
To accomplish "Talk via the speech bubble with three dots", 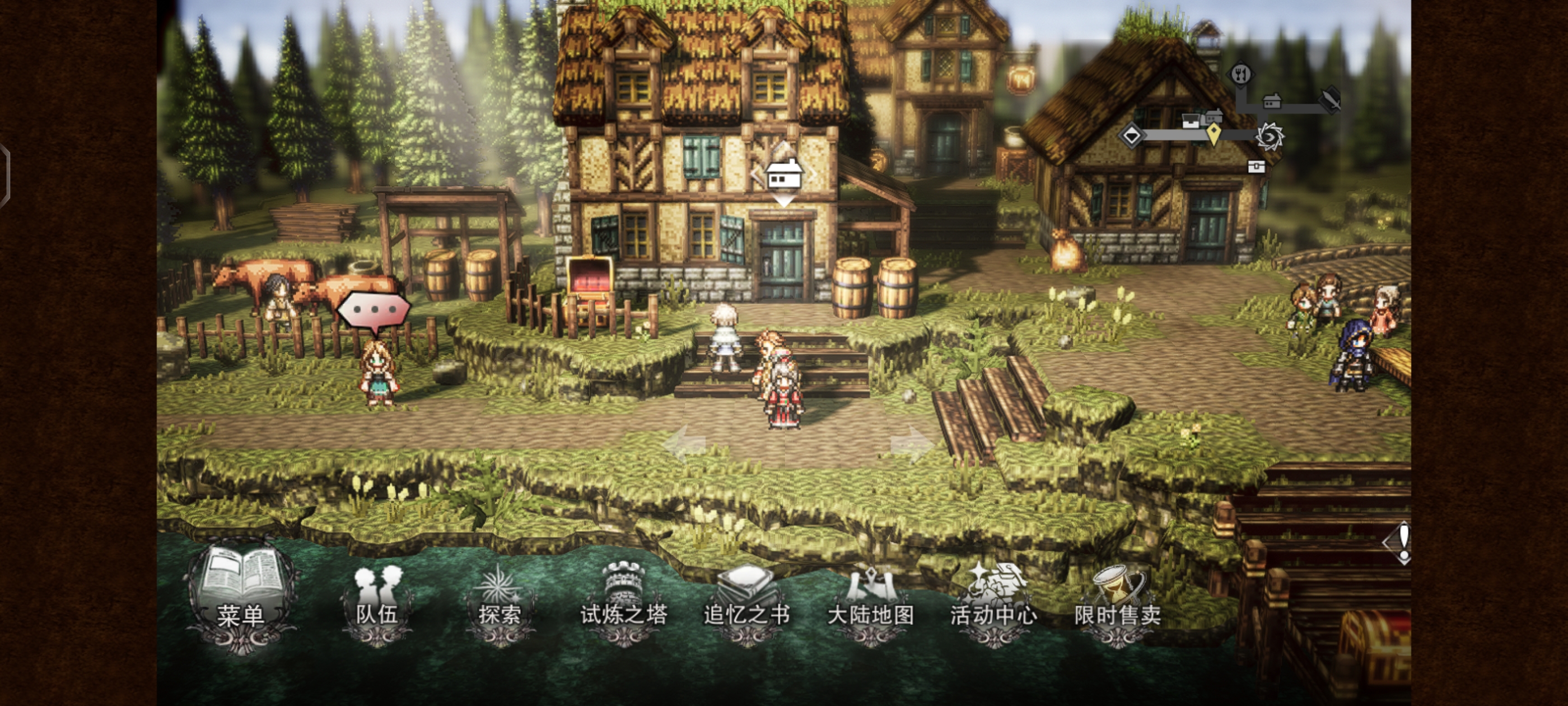I will [x=373, y=310].
